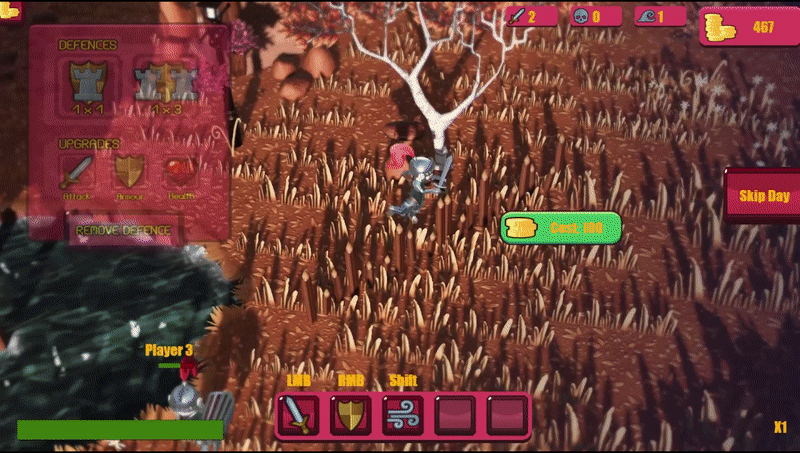This screenshot has width=800, height=453.
Task: Skip the current day
Action: pyautogui.click(x=763, y=196)
